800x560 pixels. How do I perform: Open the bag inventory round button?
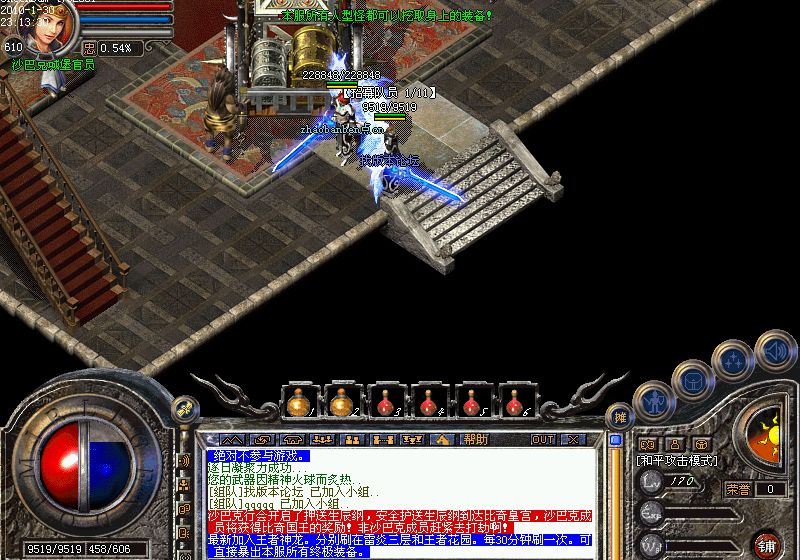690,380
